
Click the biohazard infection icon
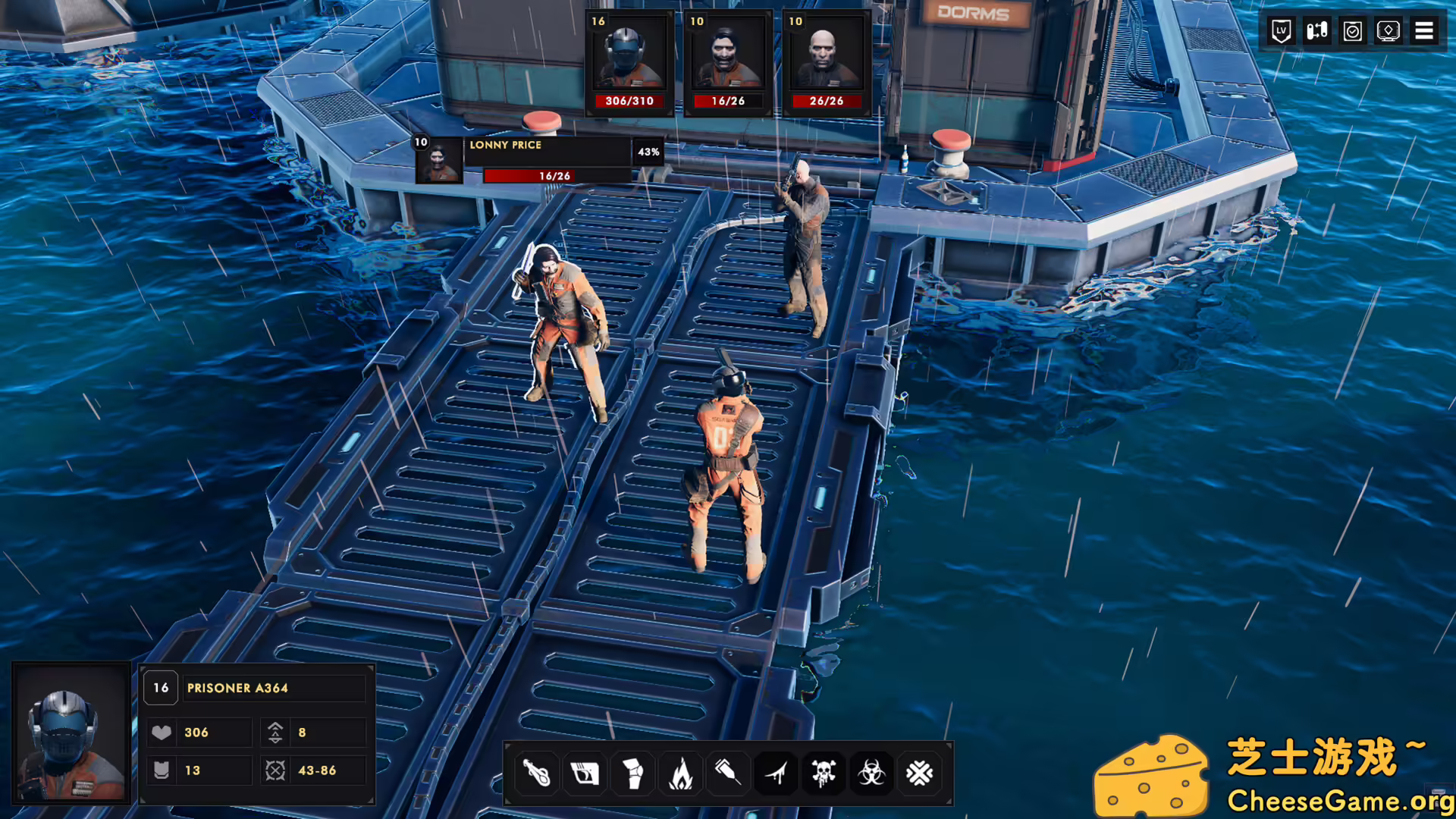[871, 773]
